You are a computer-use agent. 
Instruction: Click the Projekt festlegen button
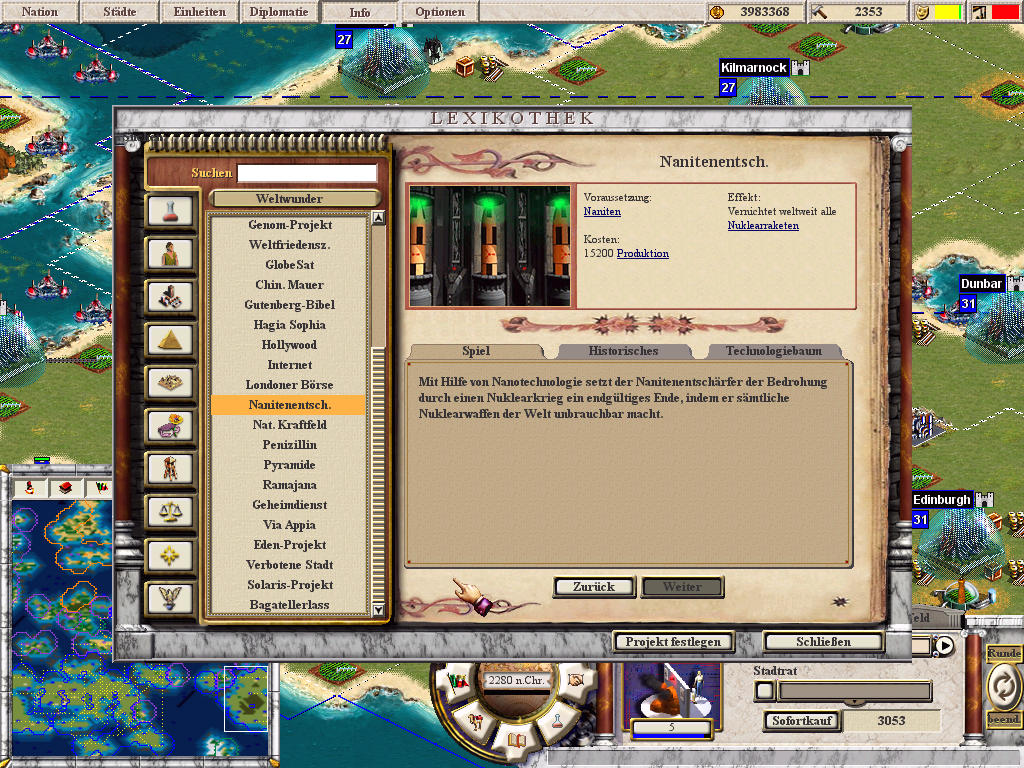pos(674,642)
